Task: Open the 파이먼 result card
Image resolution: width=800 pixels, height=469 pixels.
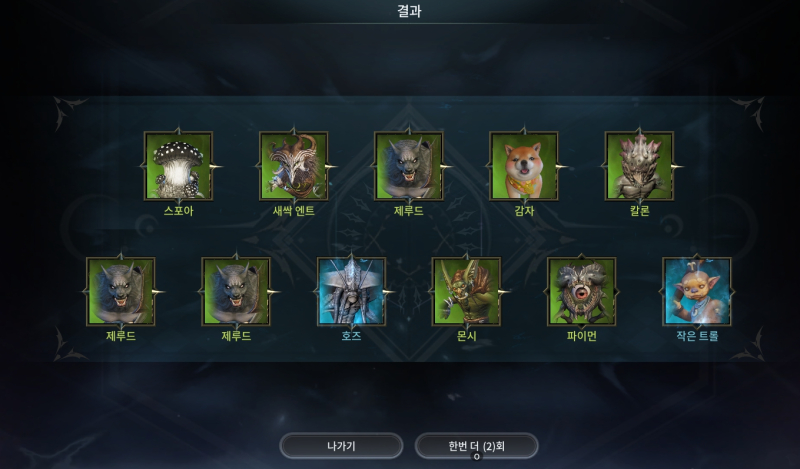Action: point(581,291)
